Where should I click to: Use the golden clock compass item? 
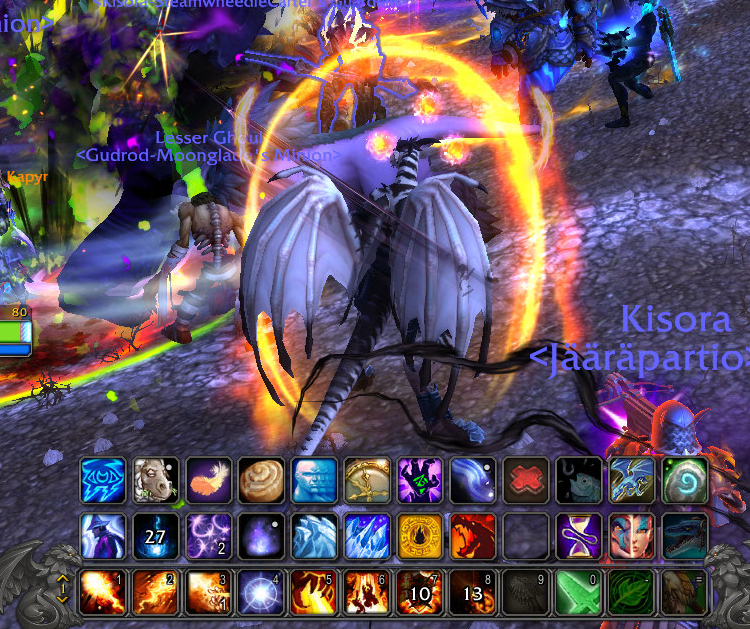tap(365, 480)
